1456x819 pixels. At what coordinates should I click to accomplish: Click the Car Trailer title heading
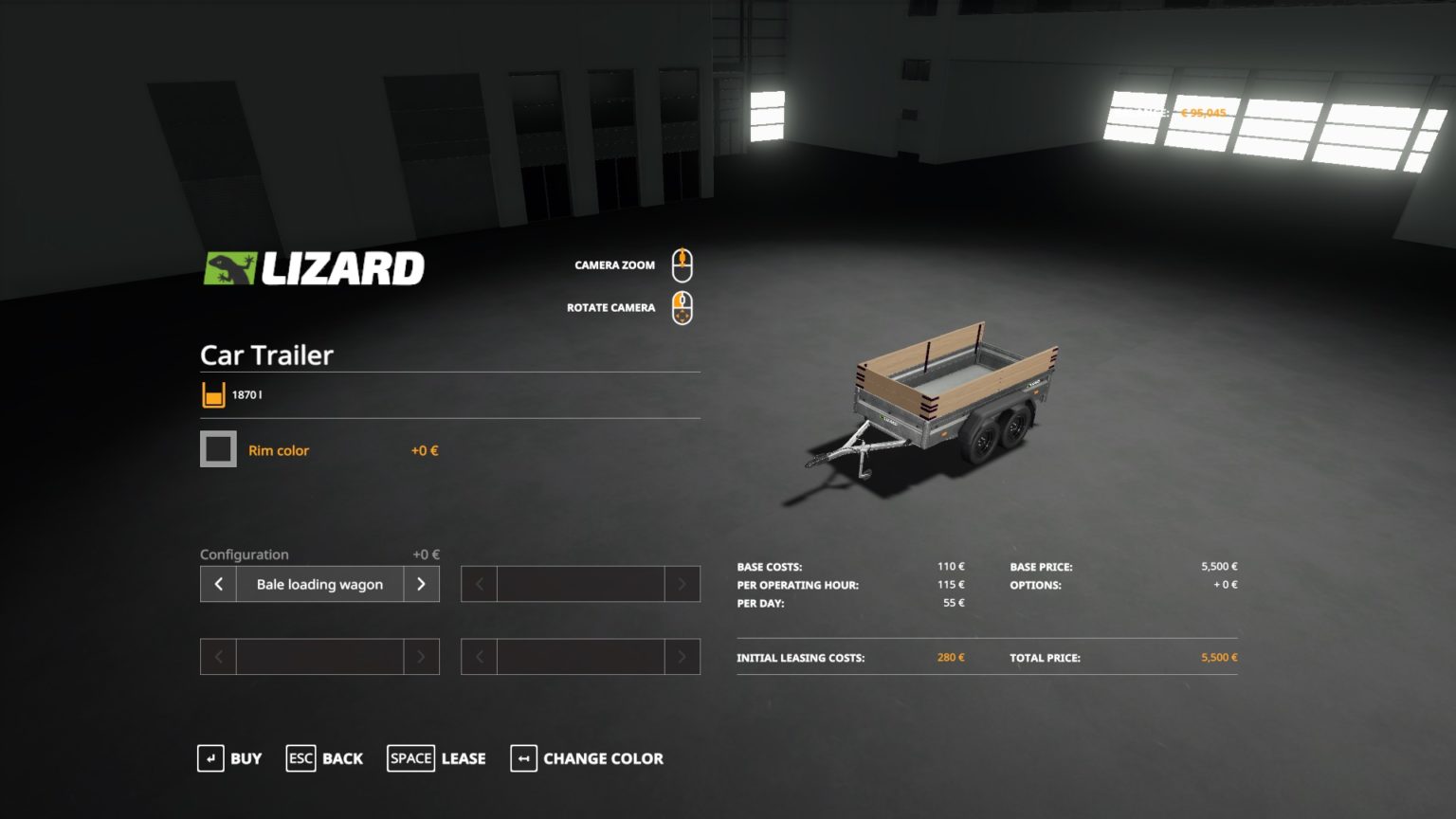click(x=264, y=355)
